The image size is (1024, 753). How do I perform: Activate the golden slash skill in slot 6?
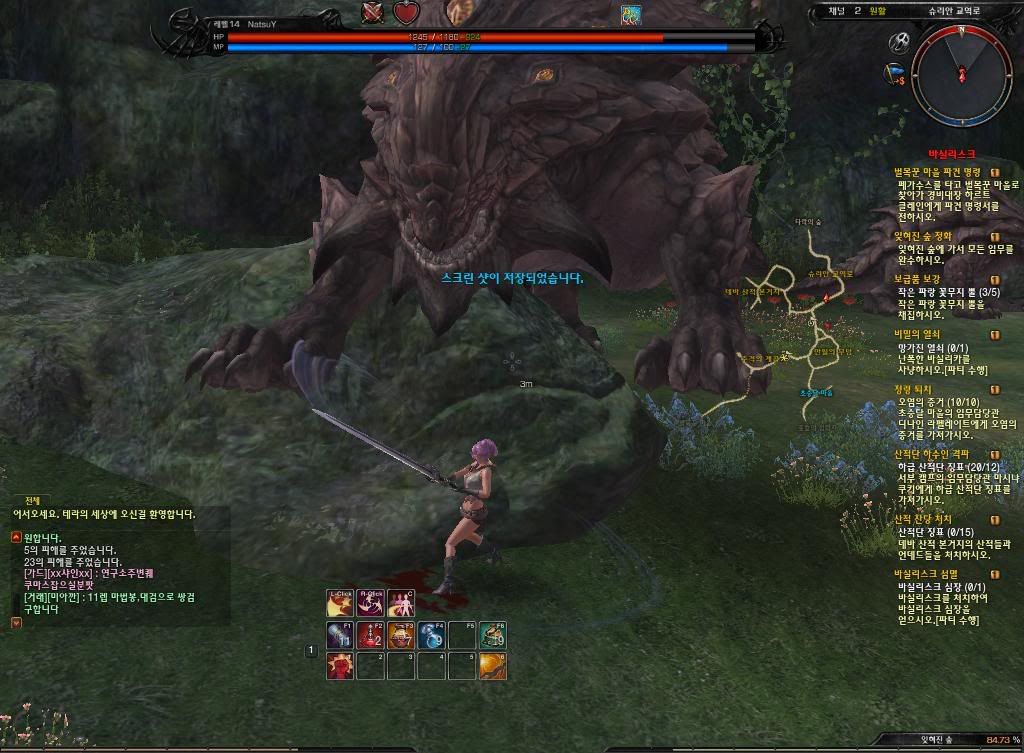click(x=493, y=666)
